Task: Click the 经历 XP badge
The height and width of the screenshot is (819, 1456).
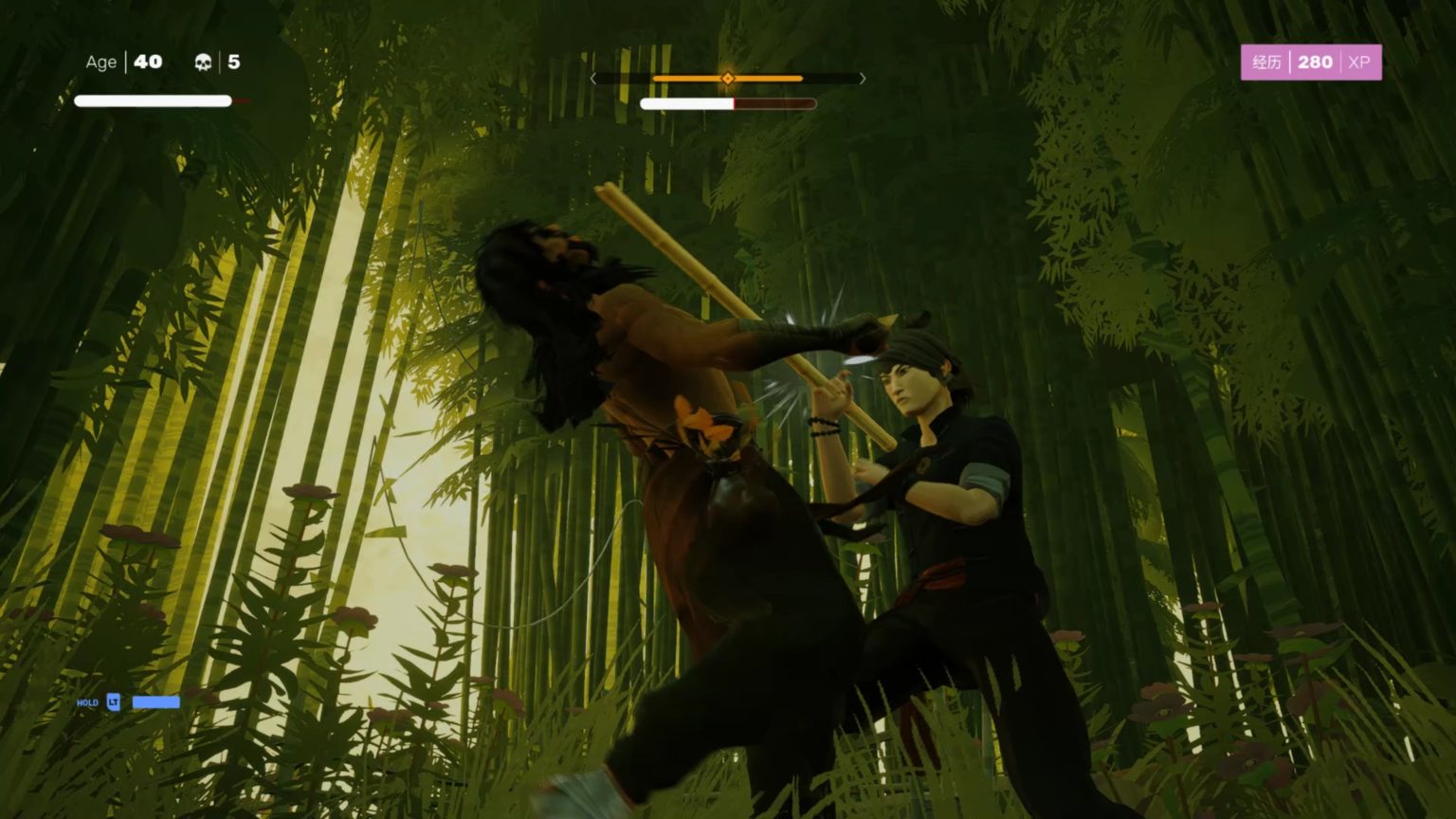Action: pyautogui.click(x=1265, y=63)
